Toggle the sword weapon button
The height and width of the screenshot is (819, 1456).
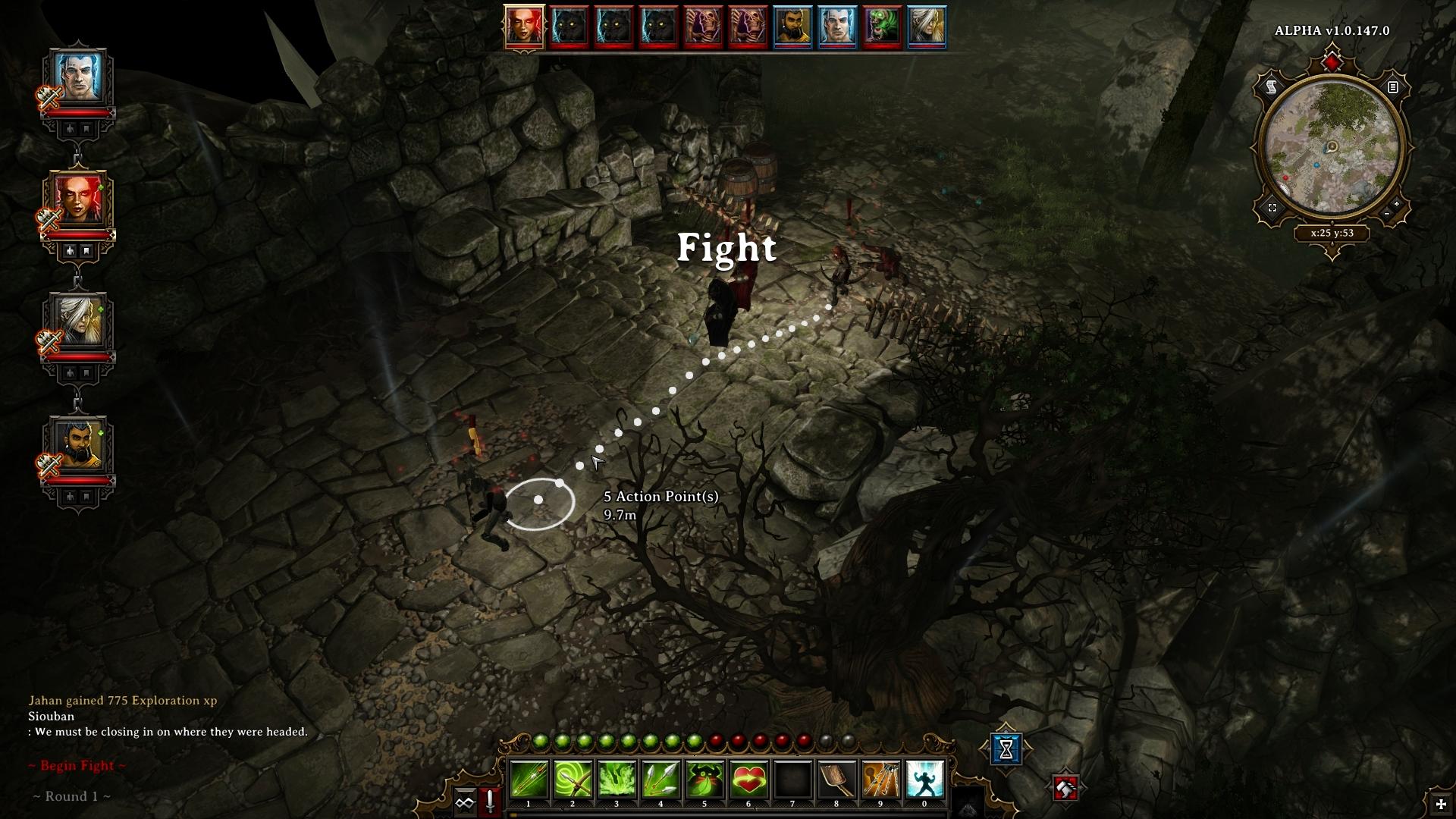click(491, 802)
